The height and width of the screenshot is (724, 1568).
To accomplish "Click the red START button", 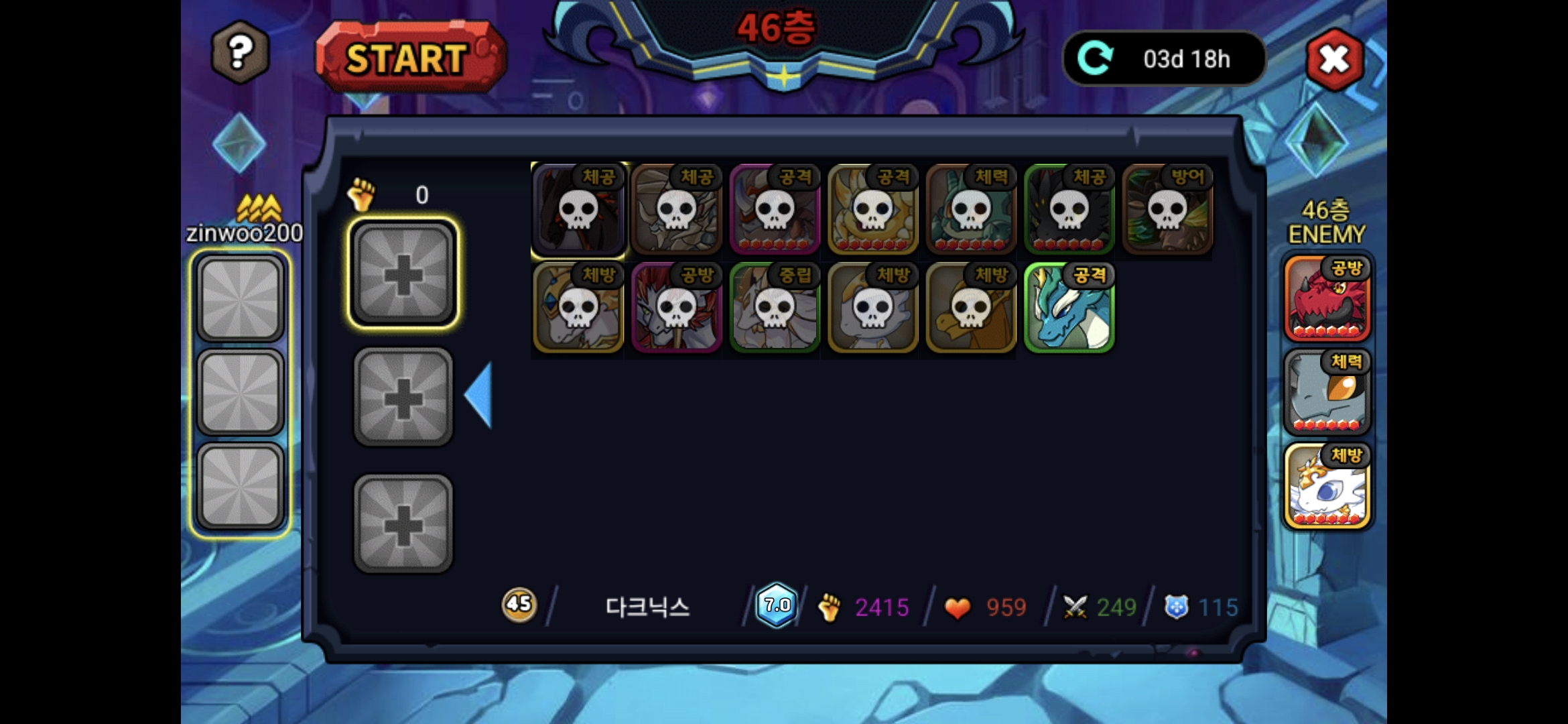I will [410, 58].
